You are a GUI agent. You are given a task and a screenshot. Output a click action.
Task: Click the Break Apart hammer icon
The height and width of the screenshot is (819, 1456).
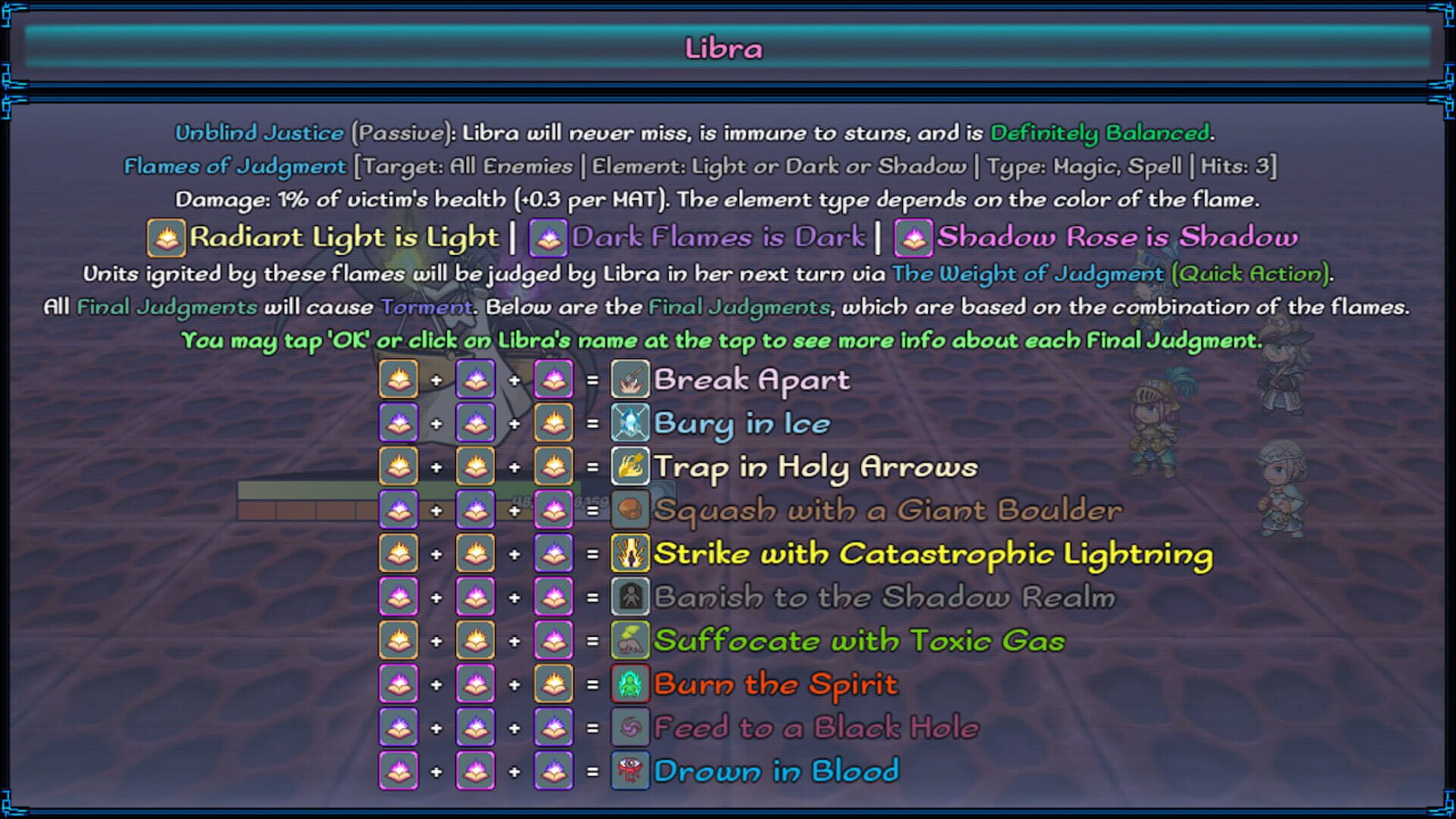point(629,380)
